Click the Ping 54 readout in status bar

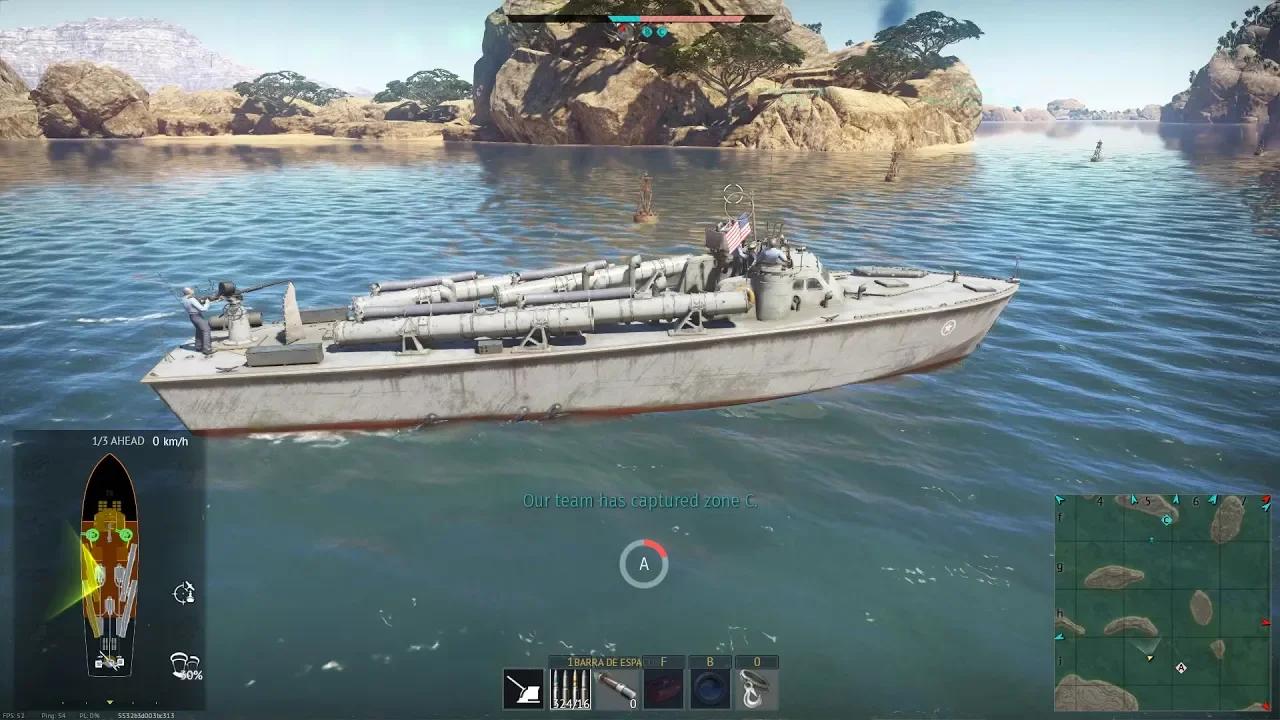(54, 714)
